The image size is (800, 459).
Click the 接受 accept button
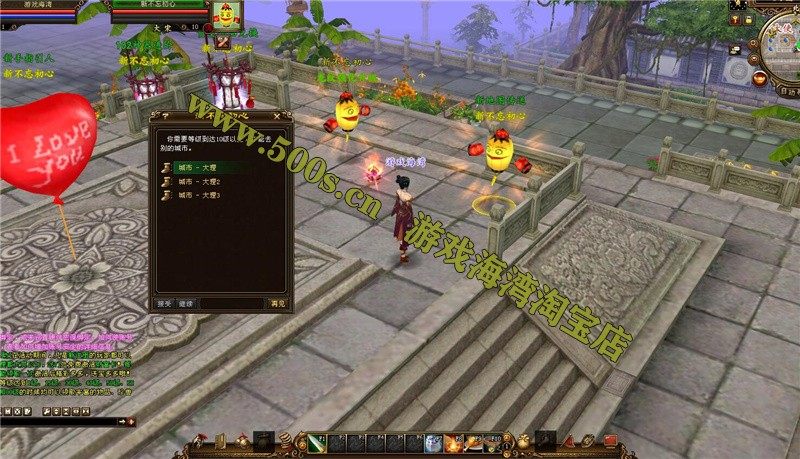164,303
